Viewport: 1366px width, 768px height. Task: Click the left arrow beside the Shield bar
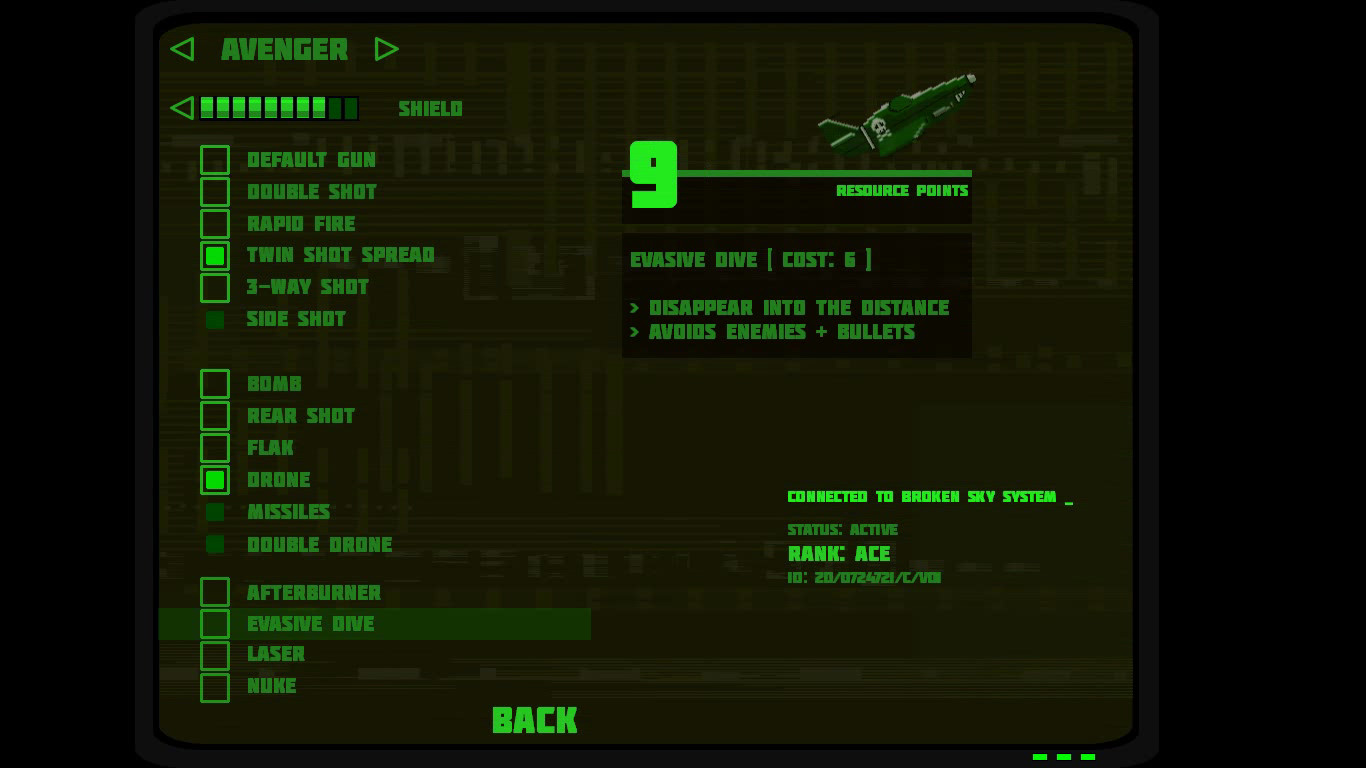(x=182, y=108)
